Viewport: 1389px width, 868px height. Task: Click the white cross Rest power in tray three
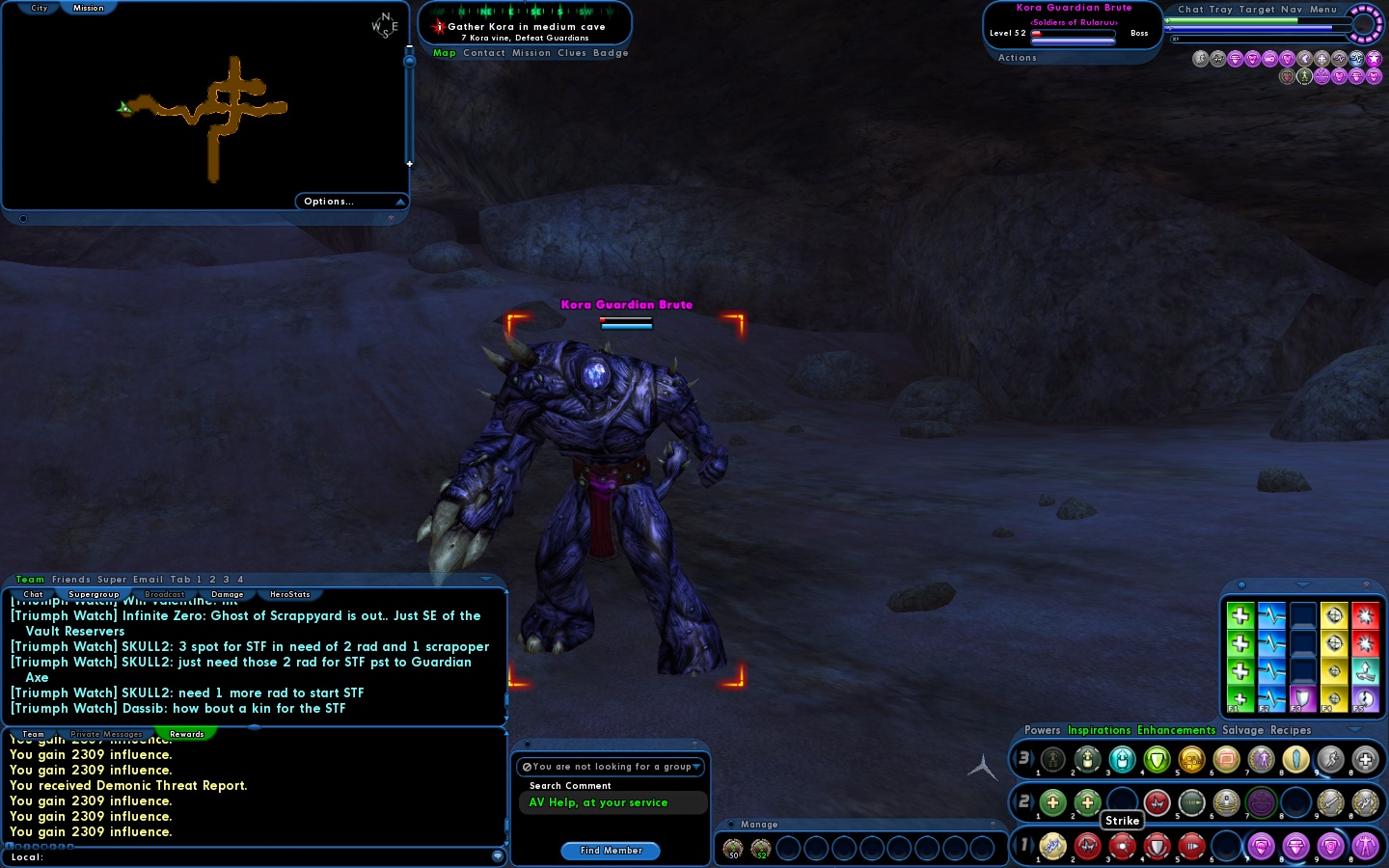click(1363, 760)
